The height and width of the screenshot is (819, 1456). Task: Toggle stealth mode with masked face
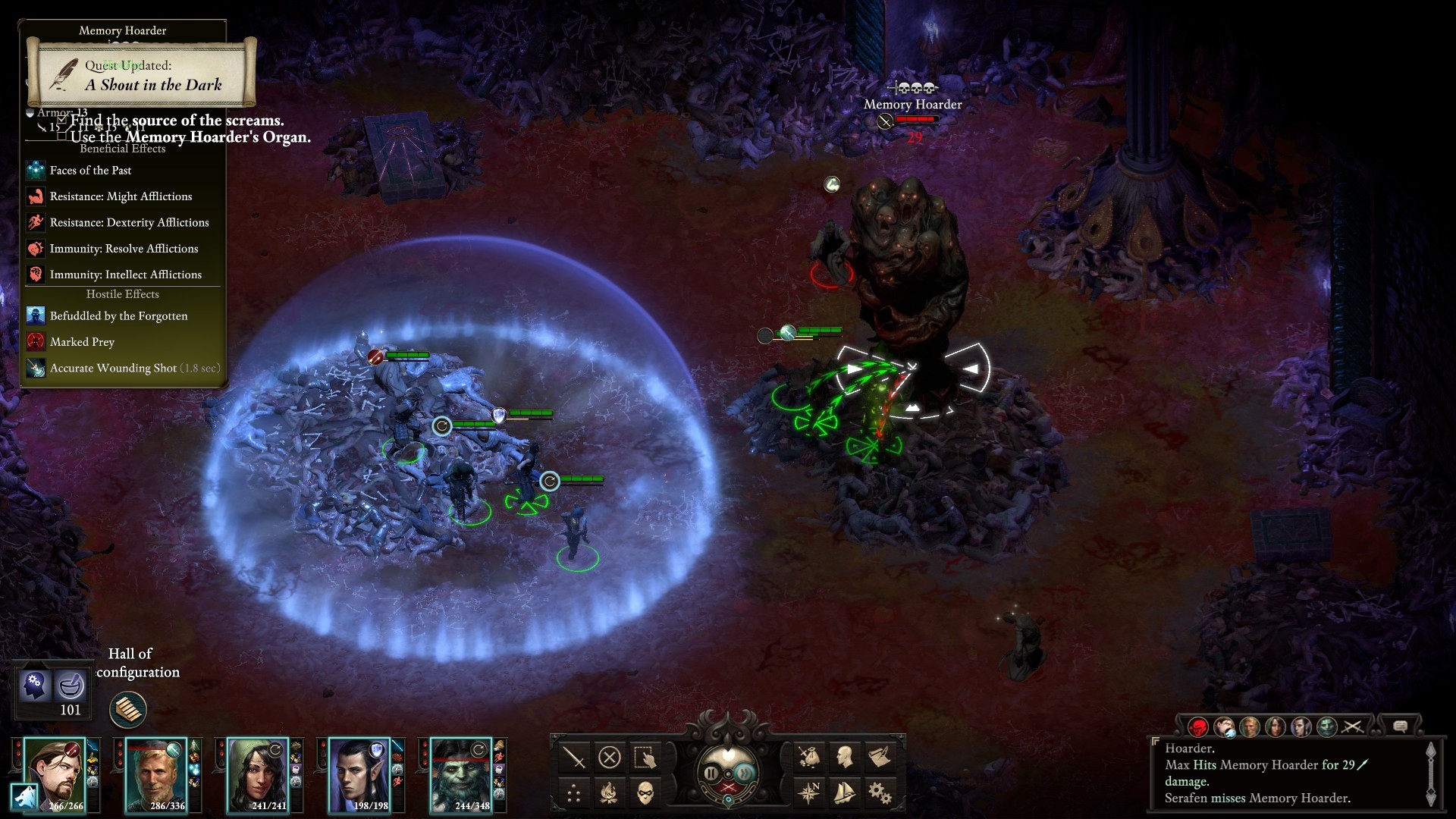click(x=645, y=793)
